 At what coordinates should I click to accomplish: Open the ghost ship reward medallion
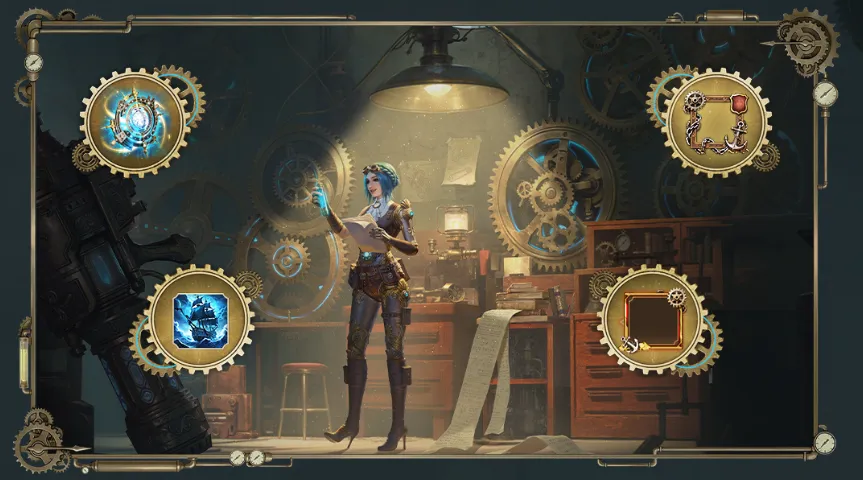[200, 320]
